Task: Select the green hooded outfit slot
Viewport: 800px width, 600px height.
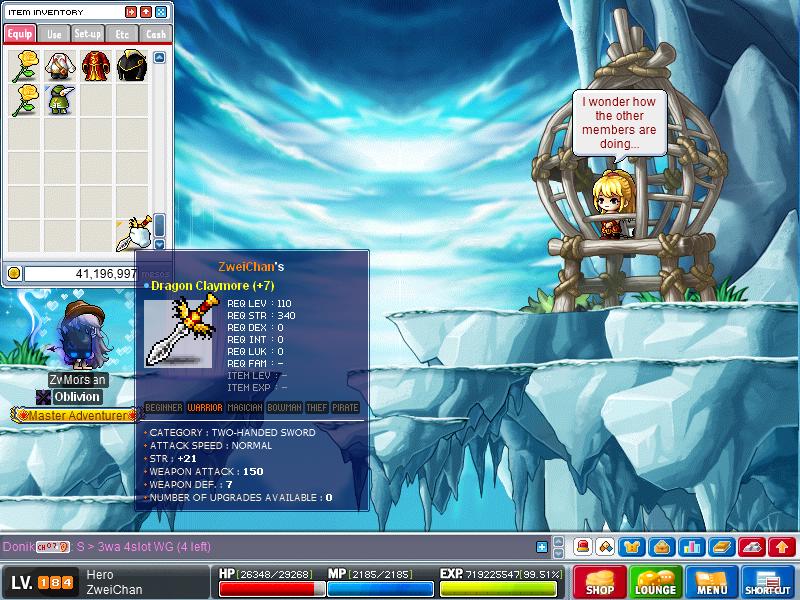Action: [59, 101]
